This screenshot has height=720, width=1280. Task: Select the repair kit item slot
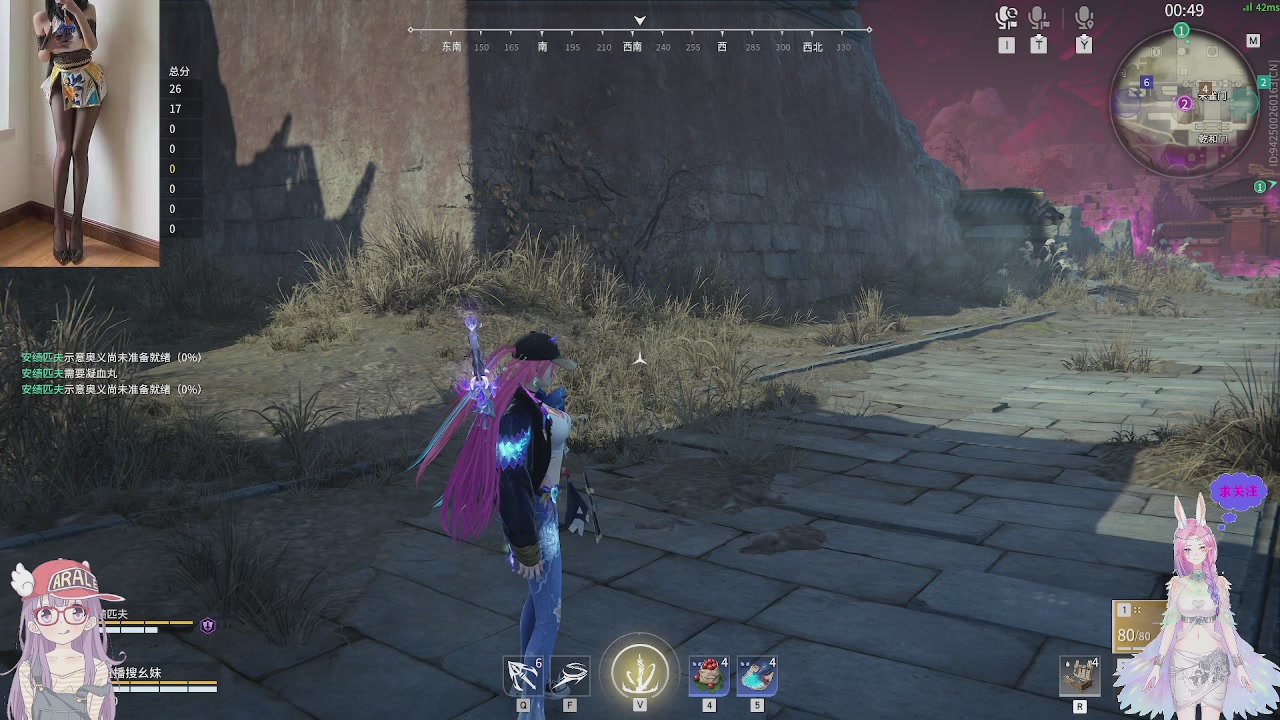[1080, 676]
